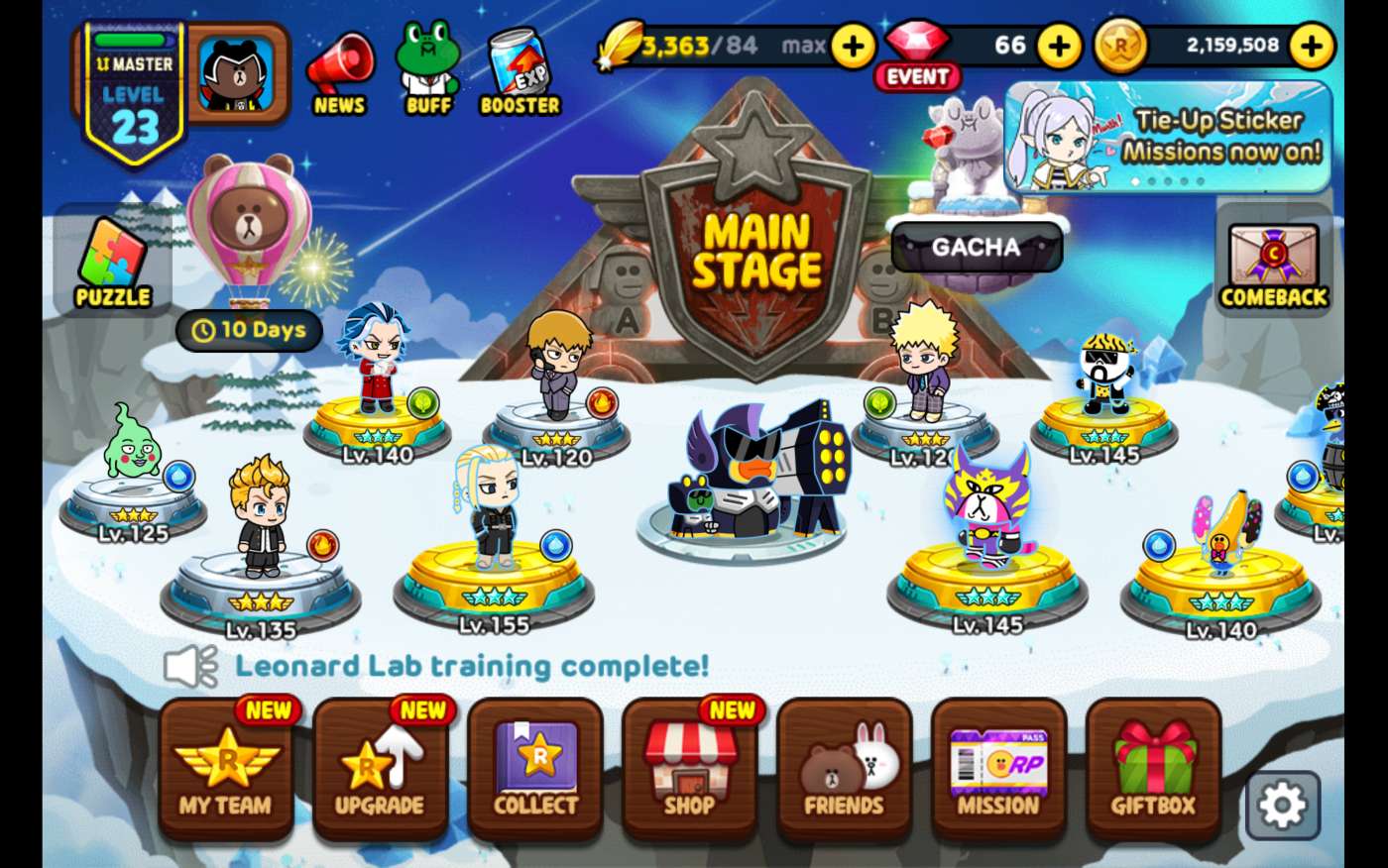Open the Main Stage shield
This screenshot has width=1388, height=868.
756,248
